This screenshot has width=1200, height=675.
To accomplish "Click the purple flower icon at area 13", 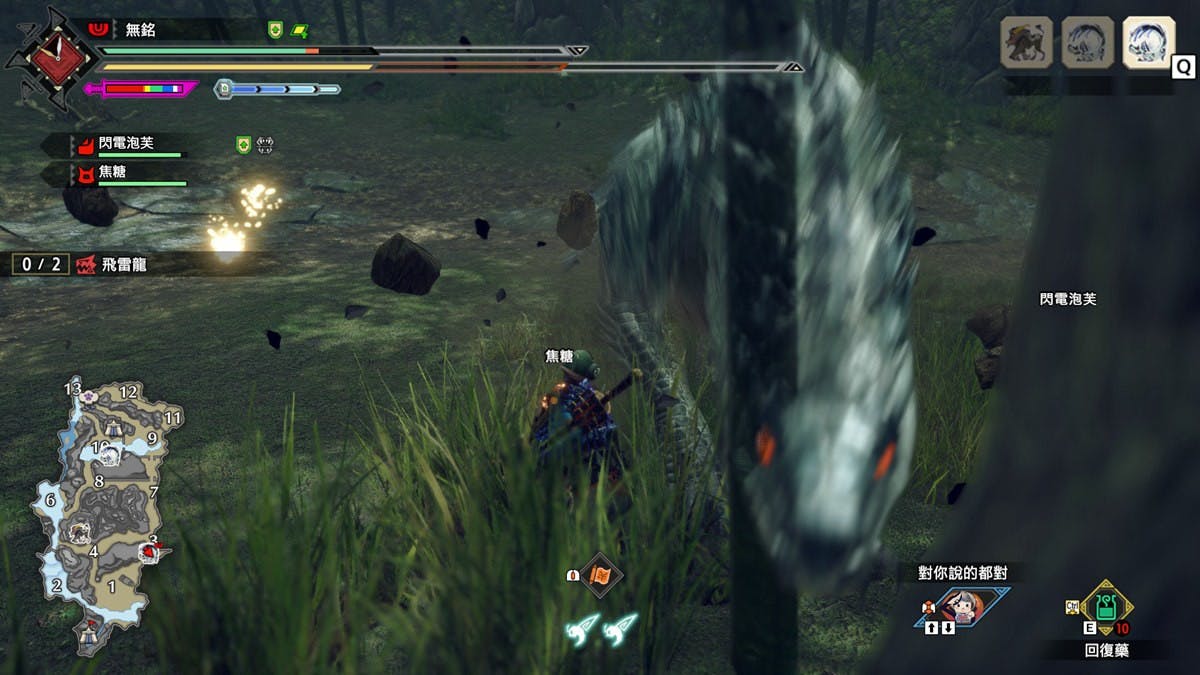I will tap(90, 396).
